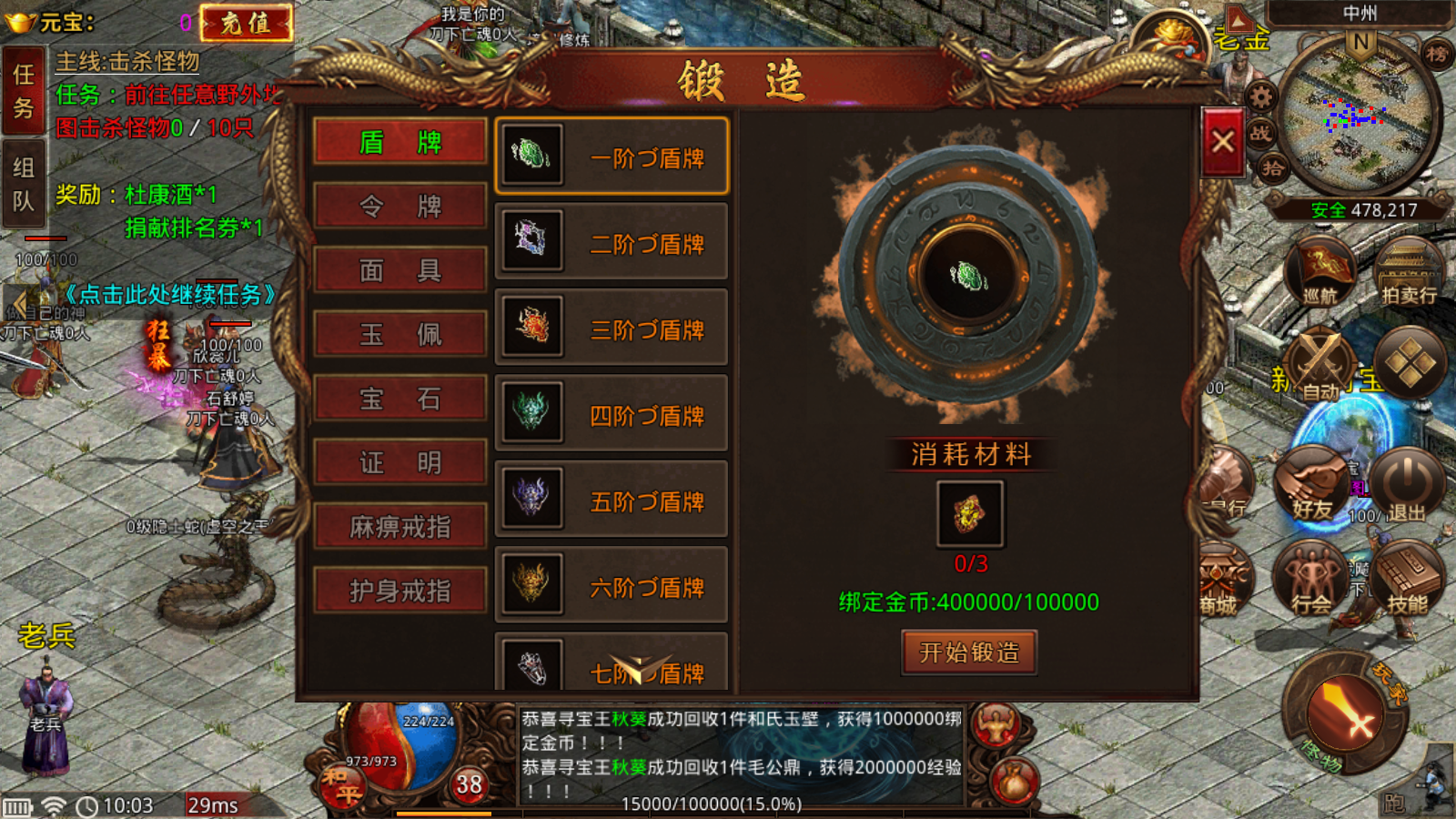1456x819 pixels.
Task: Select the 玉佩 category in forge menu
Action: [399, 333]
